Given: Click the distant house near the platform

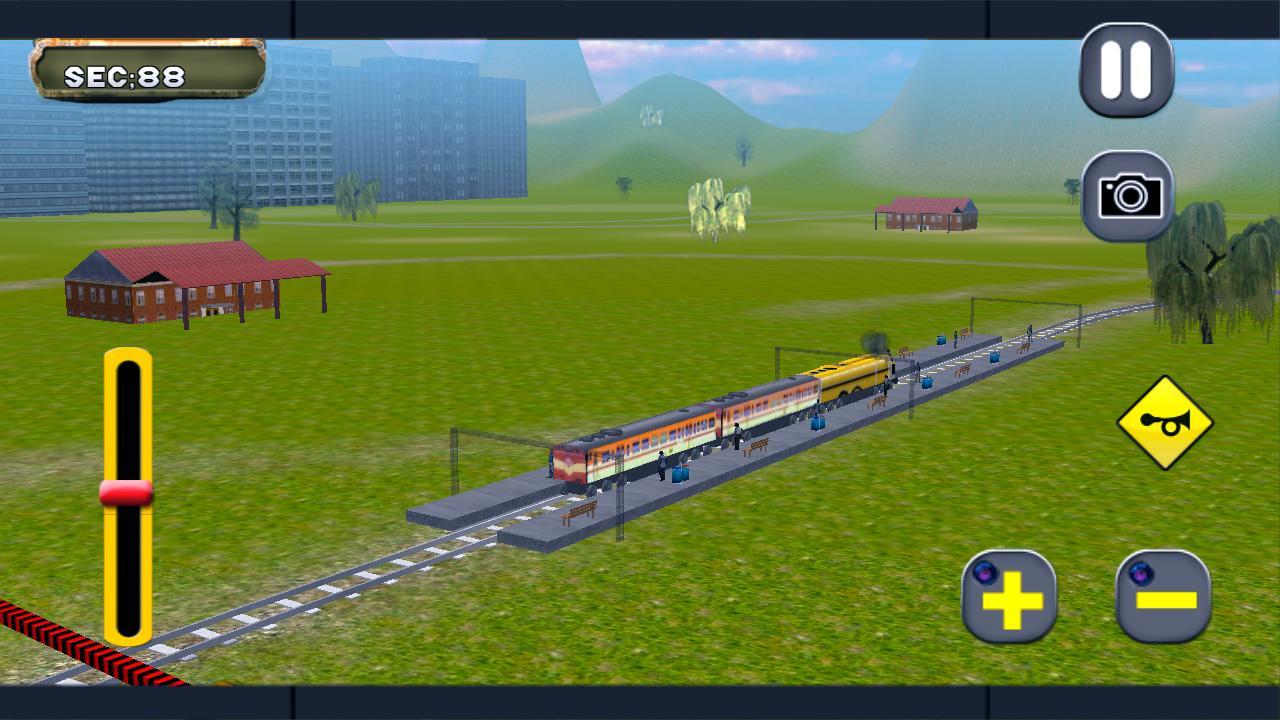Looking at the screenshot, I should pyautogui.click(x=925, y=212).
